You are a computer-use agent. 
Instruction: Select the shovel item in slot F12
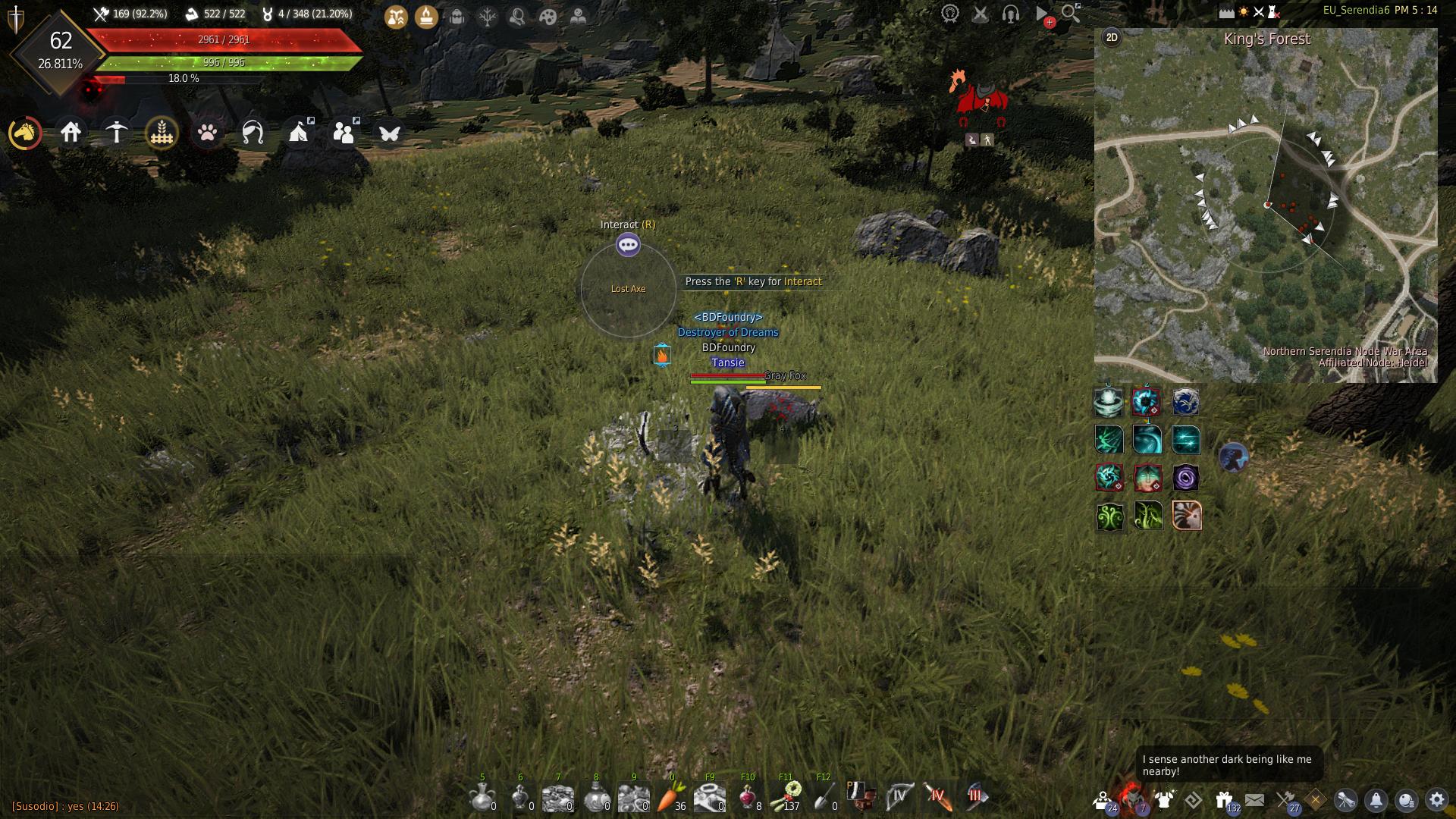pyautogui.click(x=824, y=796)
